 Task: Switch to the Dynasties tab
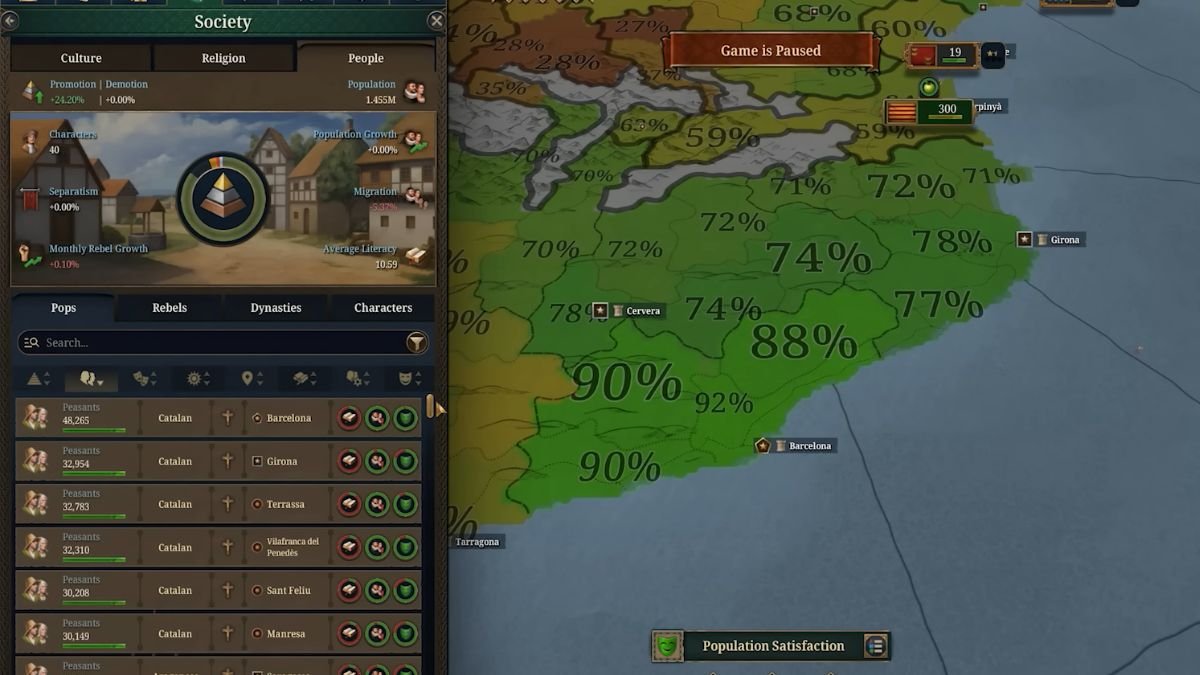click(x=276, y=308)
